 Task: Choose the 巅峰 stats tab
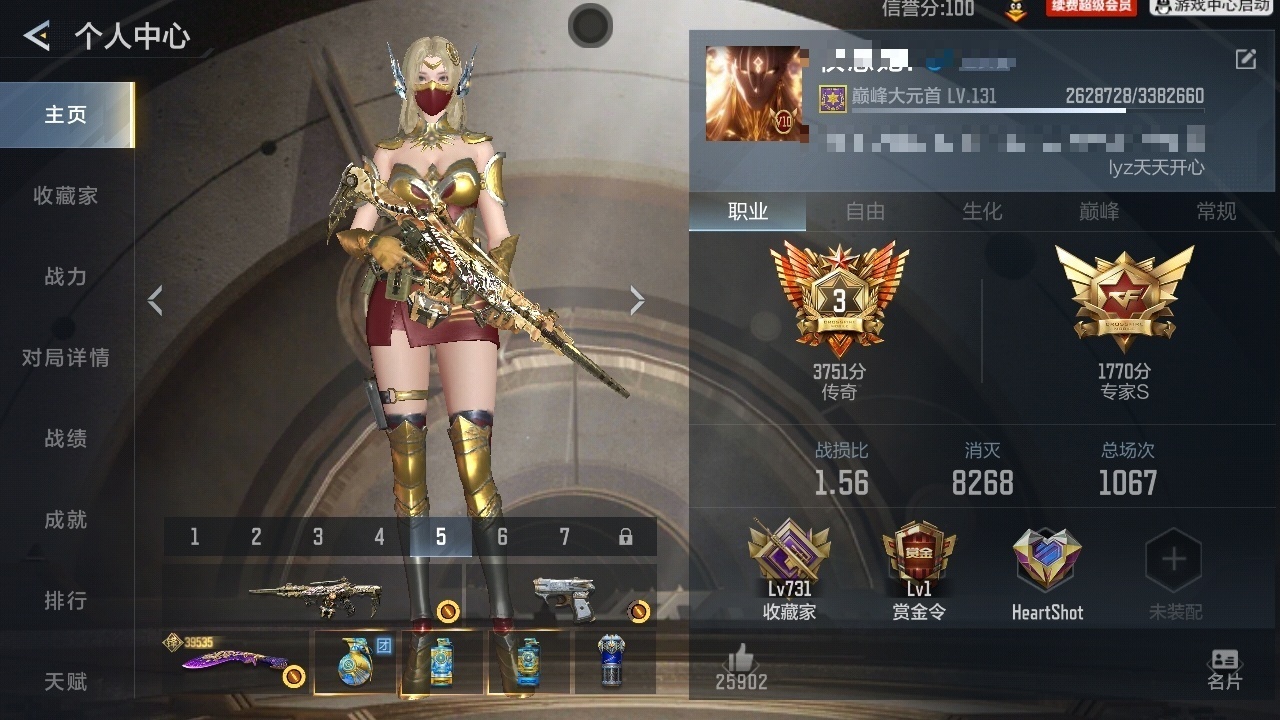[1099, 211]
